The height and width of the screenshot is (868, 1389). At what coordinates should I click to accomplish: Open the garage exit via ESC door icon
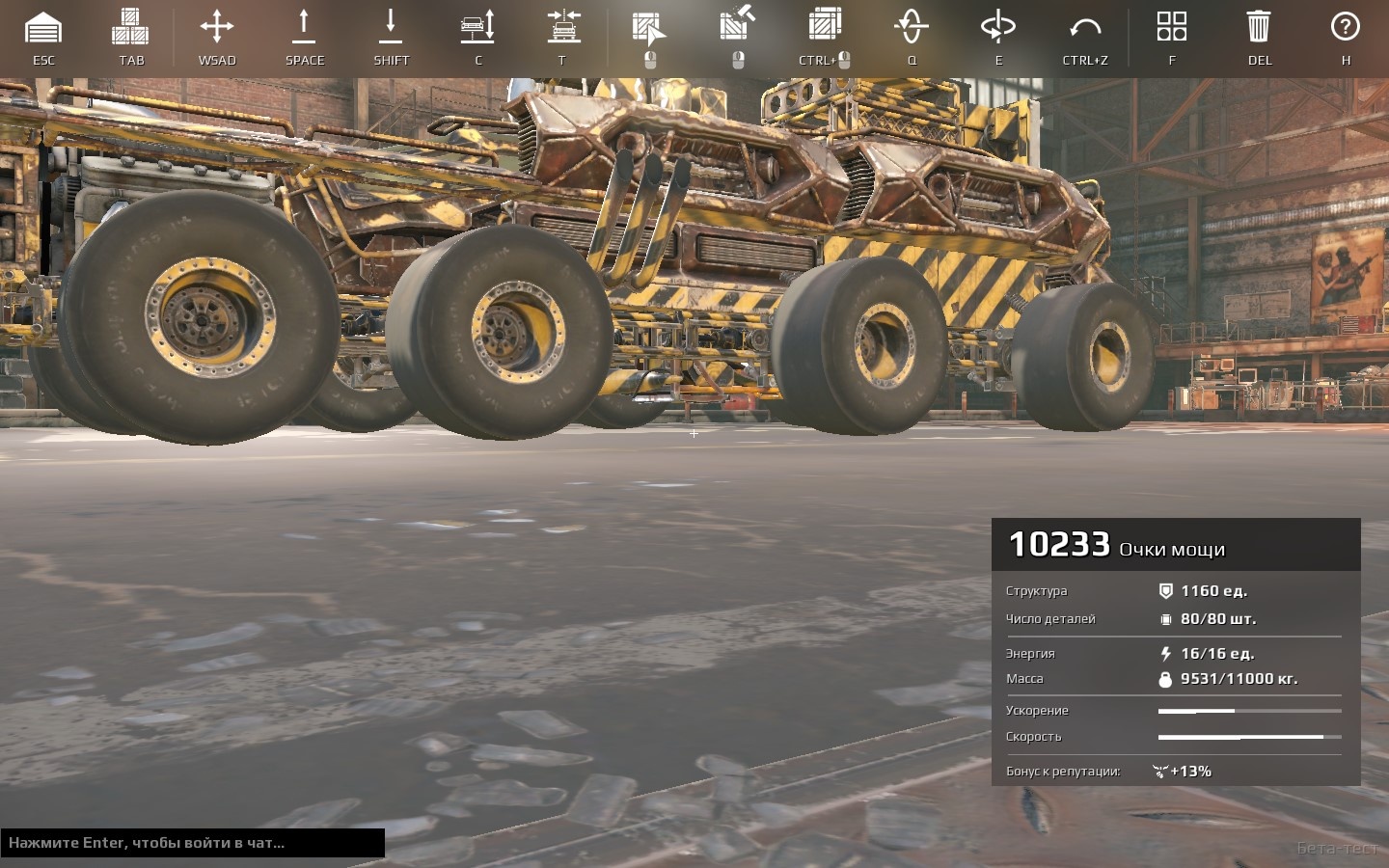[44, 29]
